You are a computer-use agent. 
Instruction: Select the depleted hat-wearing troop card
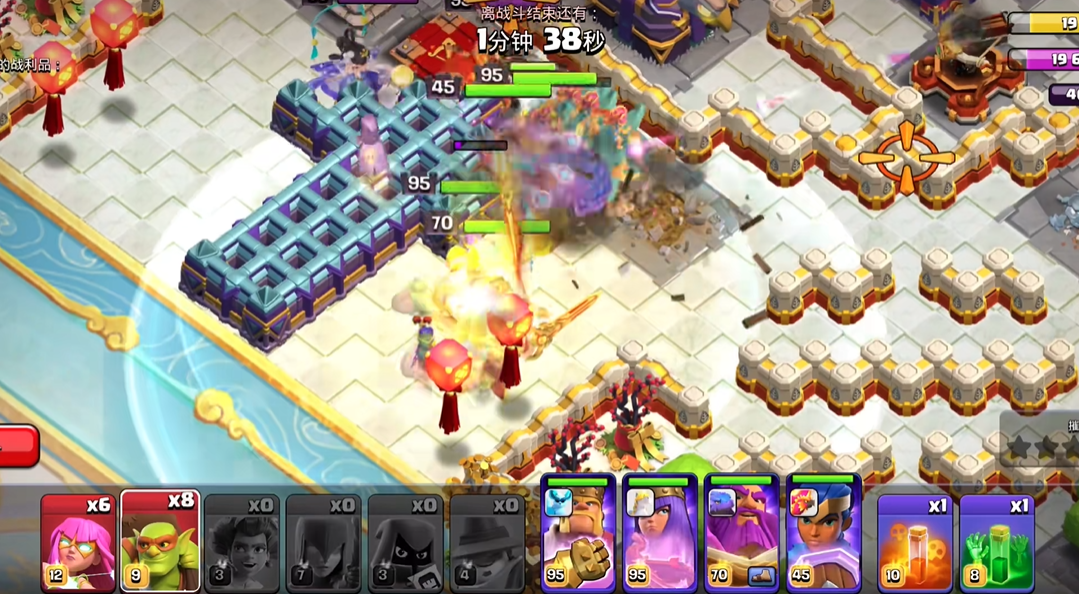click(x=486, y=542)
